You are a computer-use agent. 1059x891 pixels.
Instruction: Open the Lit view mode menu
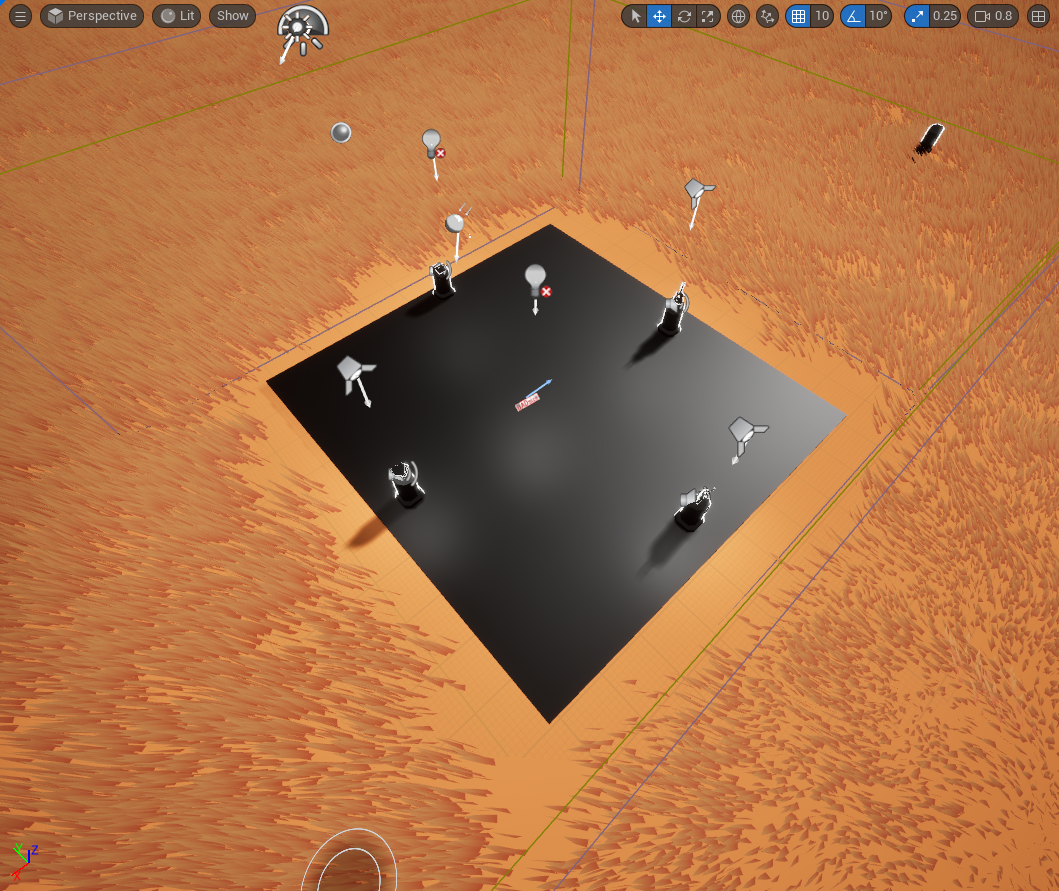coord(177,16)
